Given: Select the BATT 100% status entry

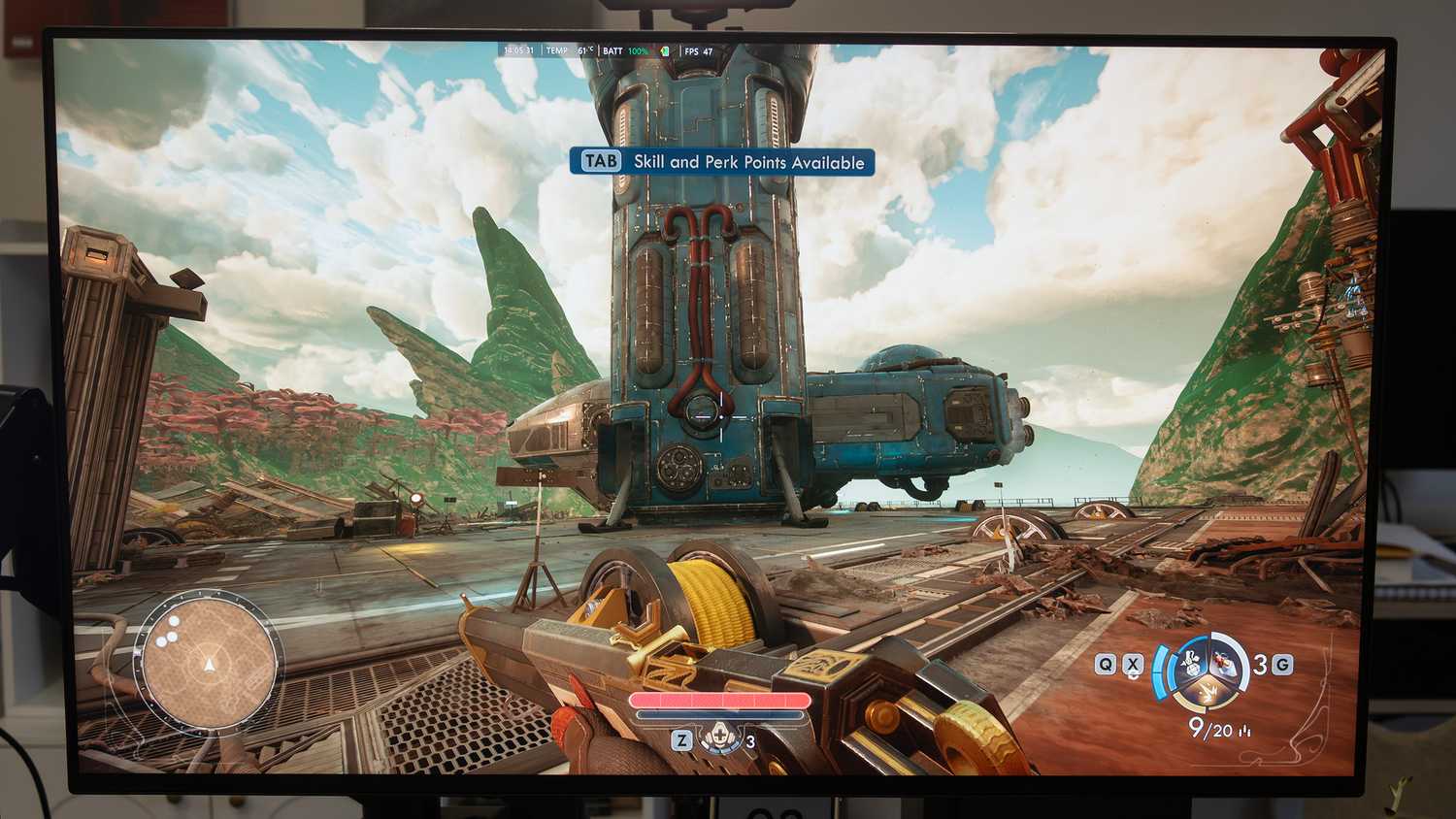Looking at the screenshot, I should tap(621, 51).
